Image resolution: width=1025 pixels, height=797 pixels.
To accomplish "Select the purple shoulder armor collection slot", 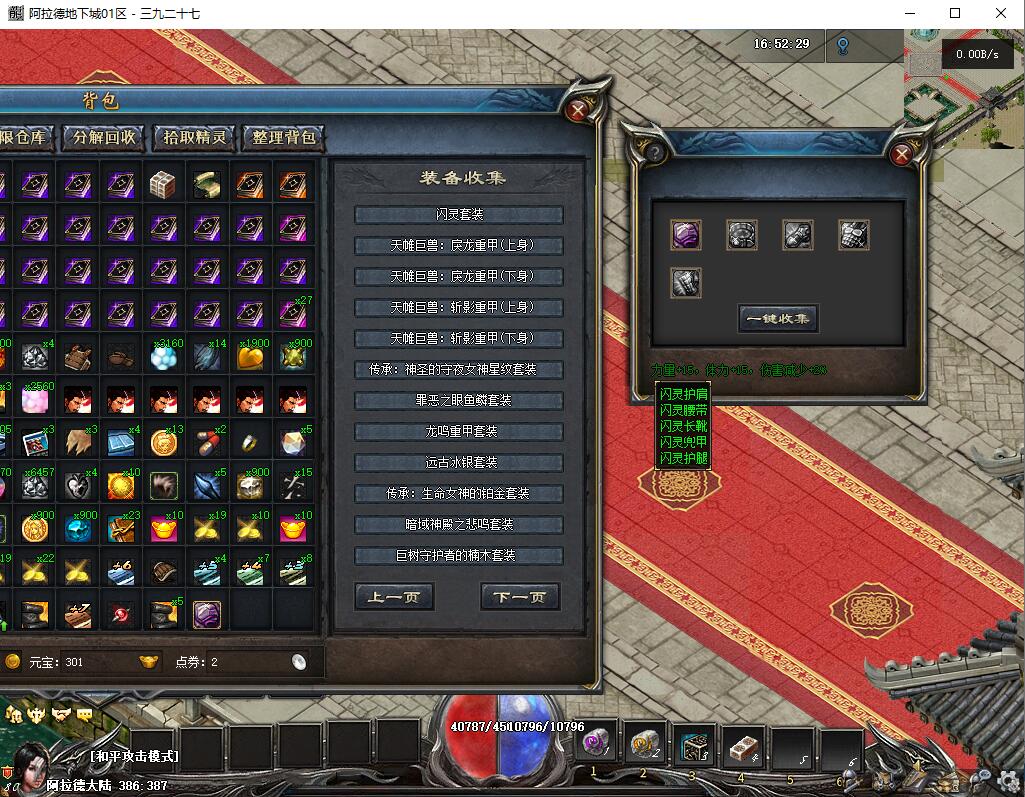I will tap(686, 235).
